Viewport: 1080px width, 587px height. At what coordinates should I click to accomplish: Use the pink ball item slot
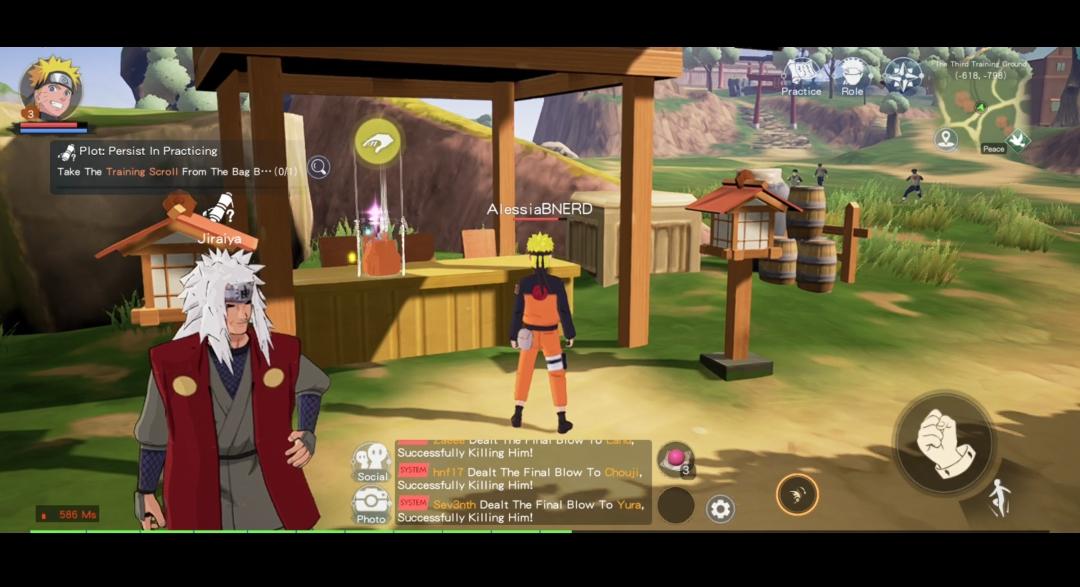[676, 459]
